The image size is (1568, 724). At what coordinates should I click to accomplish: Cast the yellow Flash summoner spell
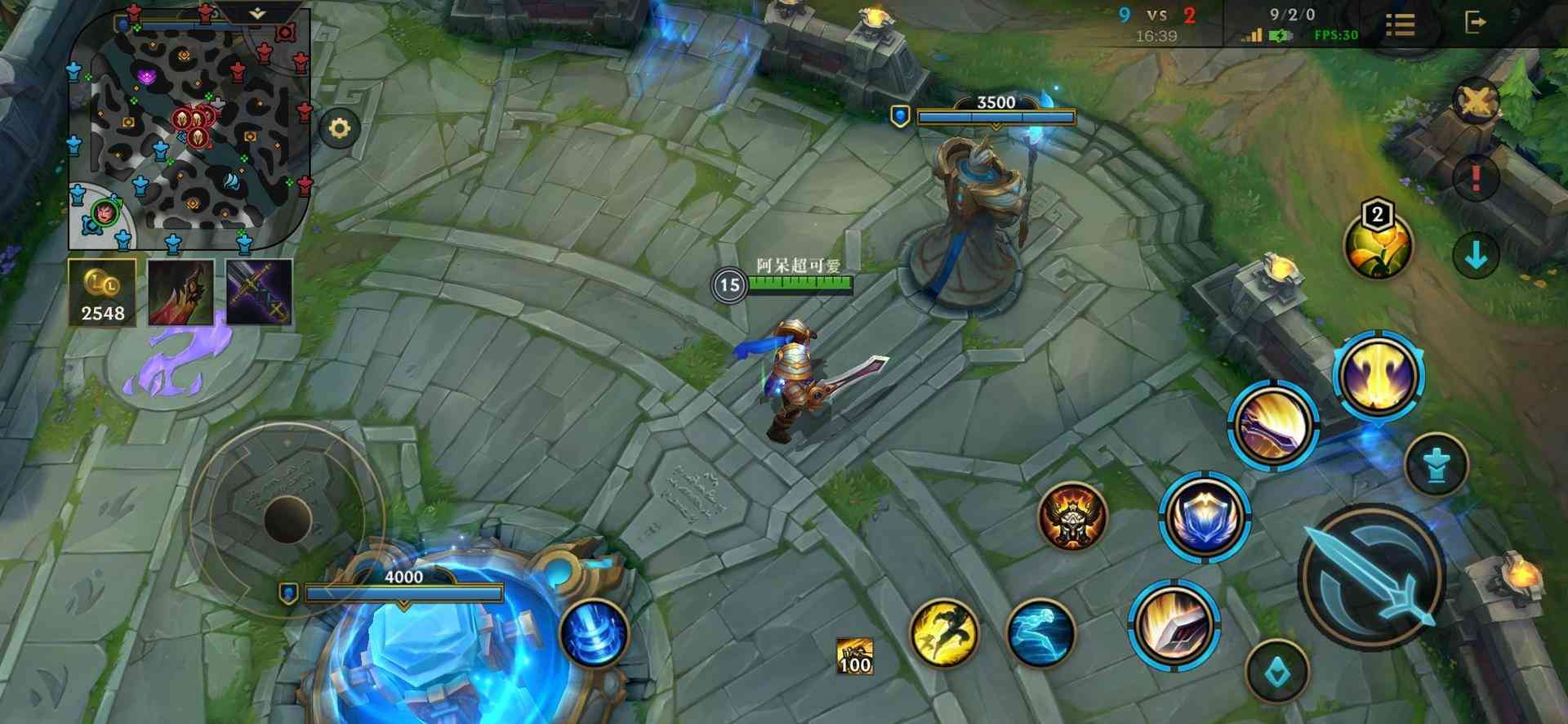click(x=945, y=631)
